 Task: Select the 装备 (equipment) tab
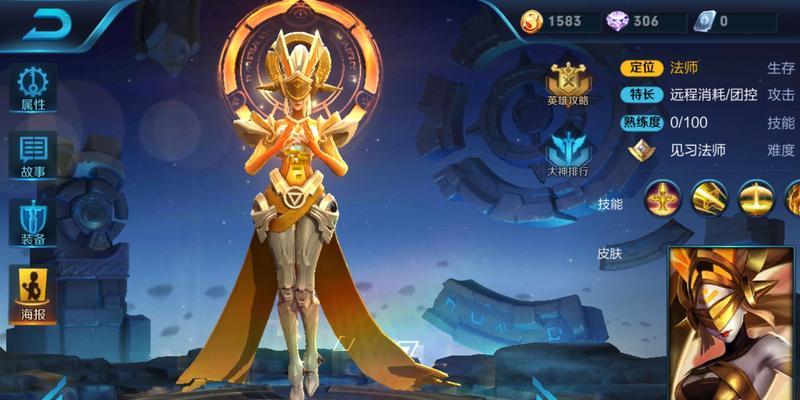[33, 223]
